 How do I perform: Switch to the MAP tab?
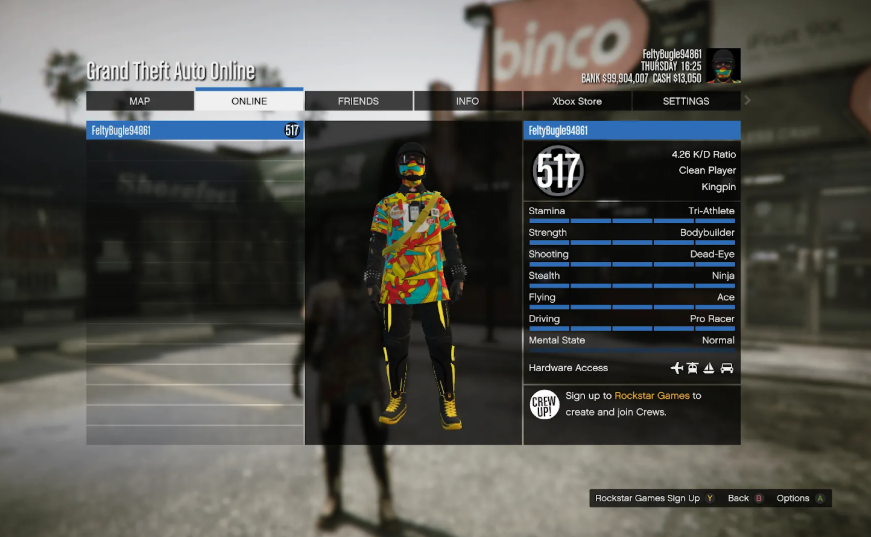[140, 101]
